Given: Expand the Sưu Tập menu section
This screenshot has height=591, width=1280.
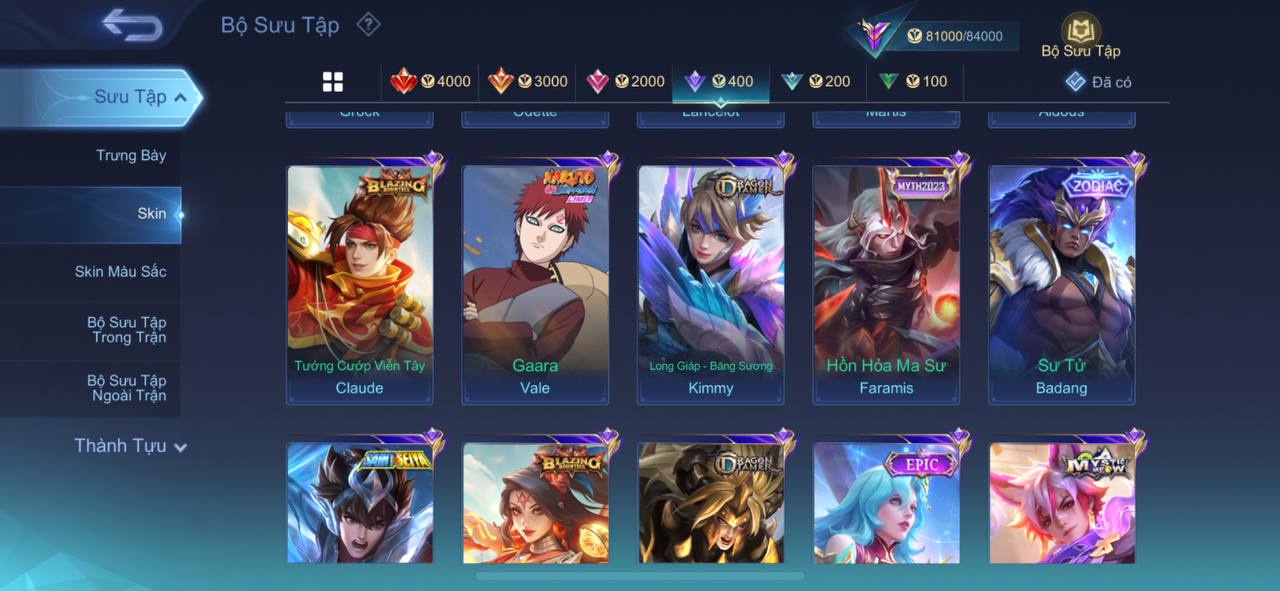Looking at the screenshot, I should pyautogui.click(x=140, y=97).
